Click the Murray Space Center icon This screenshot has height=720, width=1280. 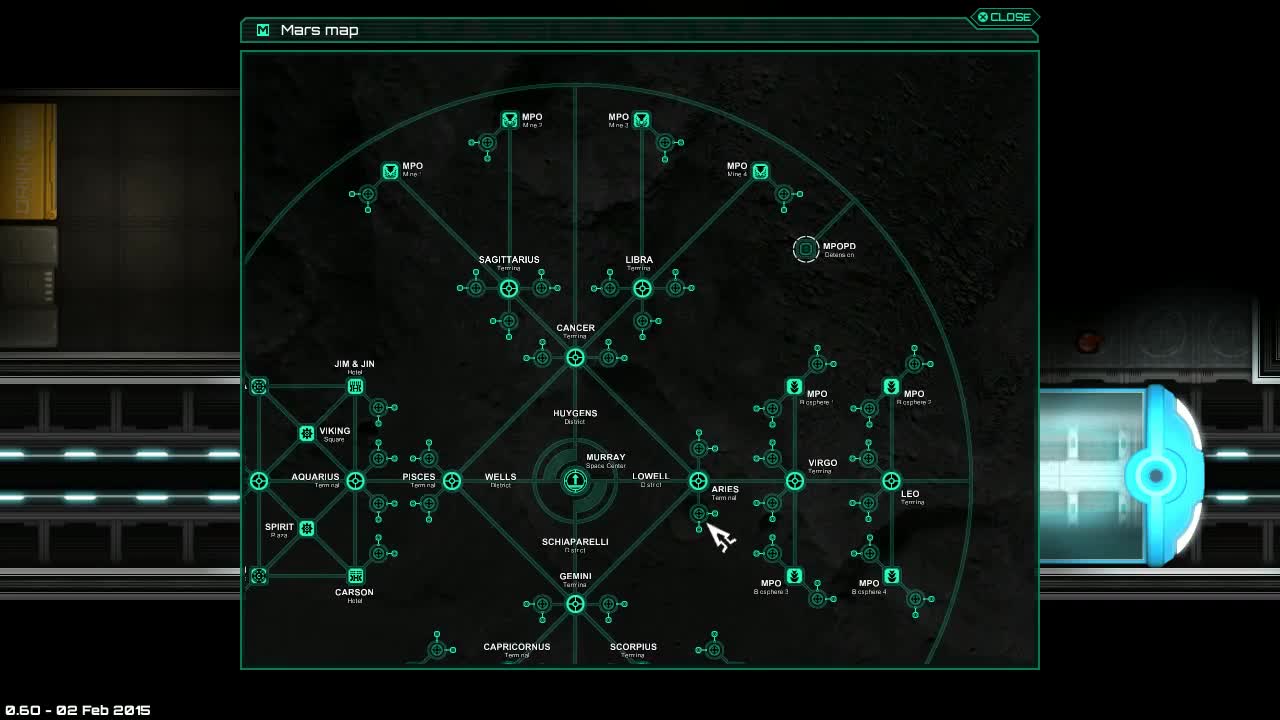coord(575,479)
